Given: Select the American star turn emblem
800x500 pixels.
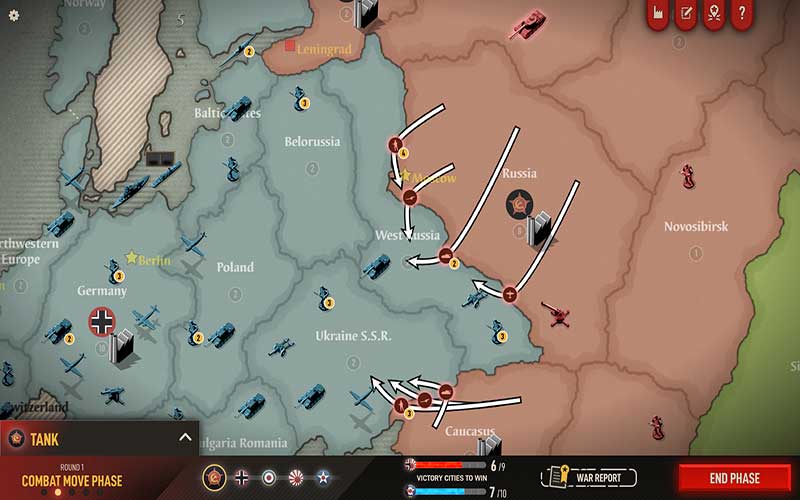Looking at the screenshot, I should click(x=323, y=477).
